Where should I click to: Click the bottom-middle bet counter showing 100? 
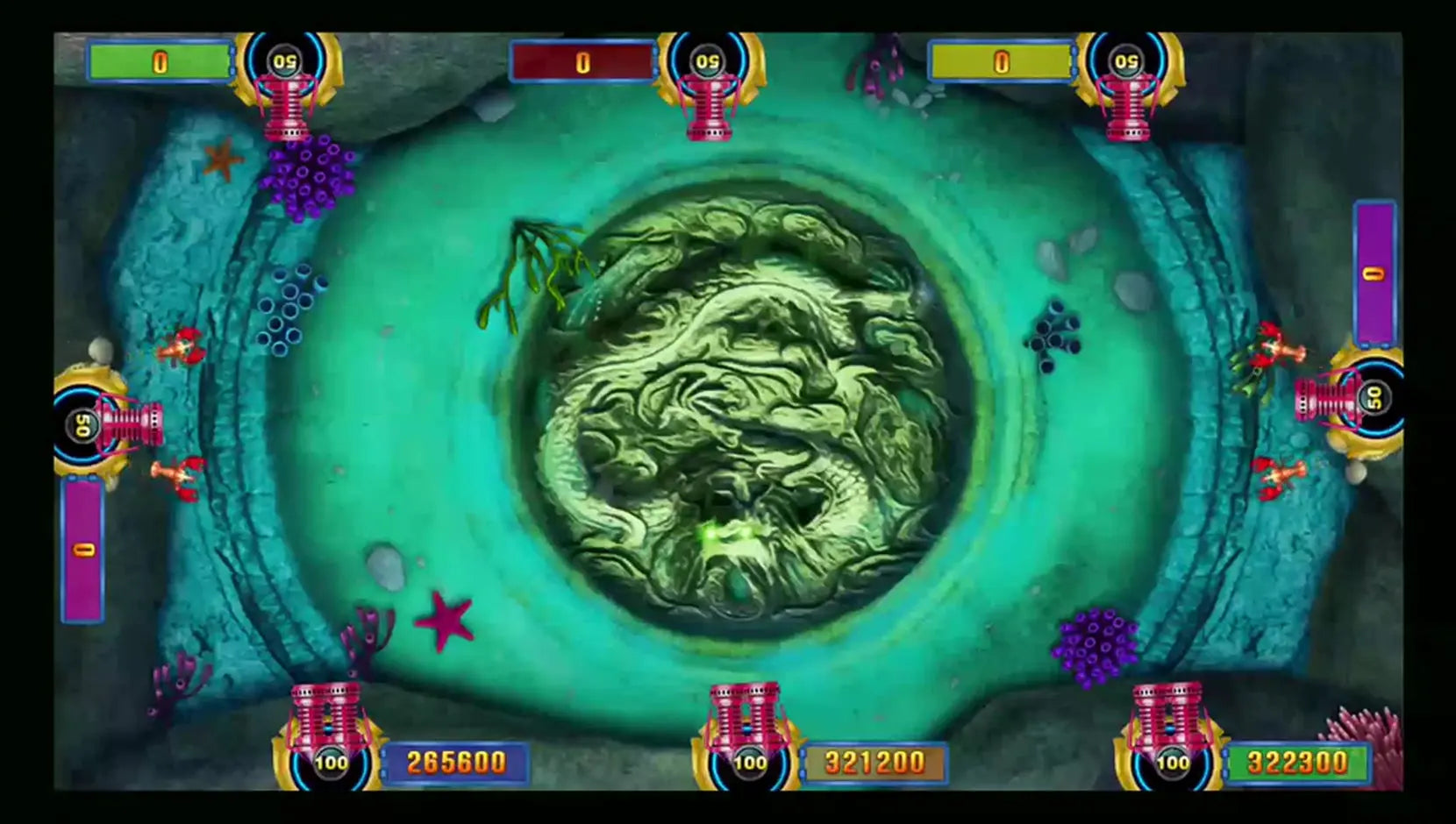748,763
